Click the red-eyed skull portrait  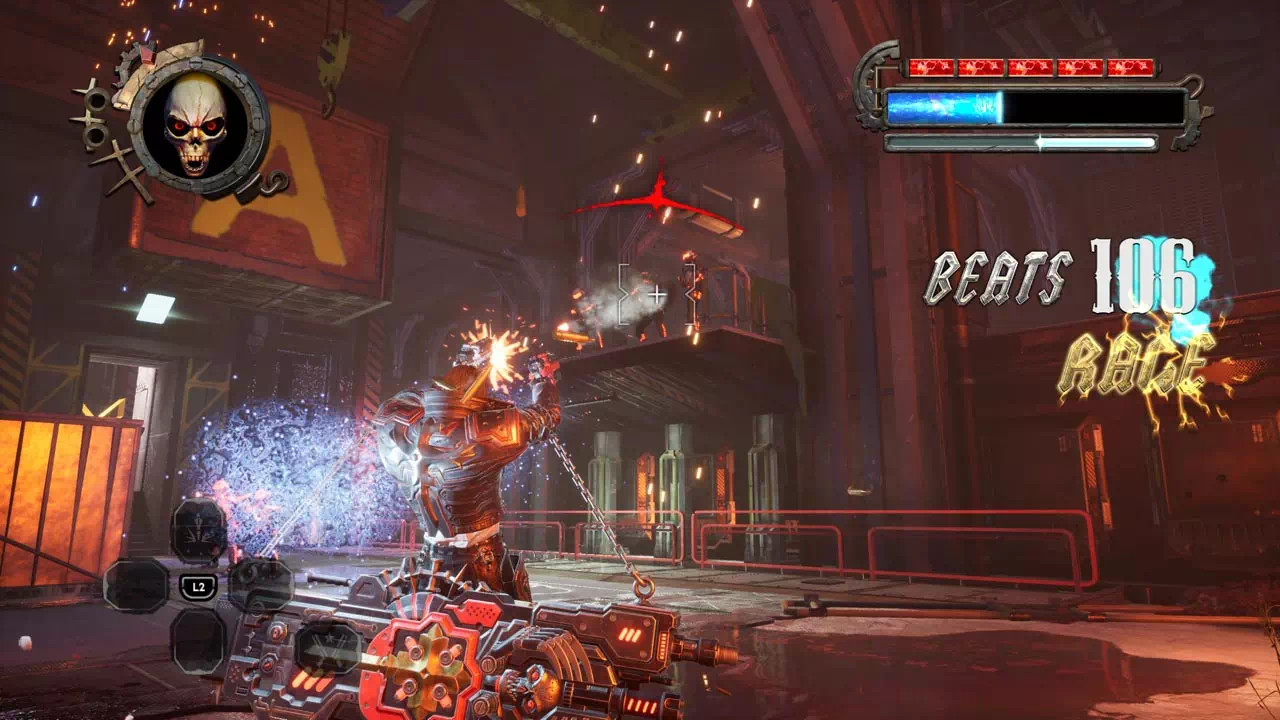point(197,125)
